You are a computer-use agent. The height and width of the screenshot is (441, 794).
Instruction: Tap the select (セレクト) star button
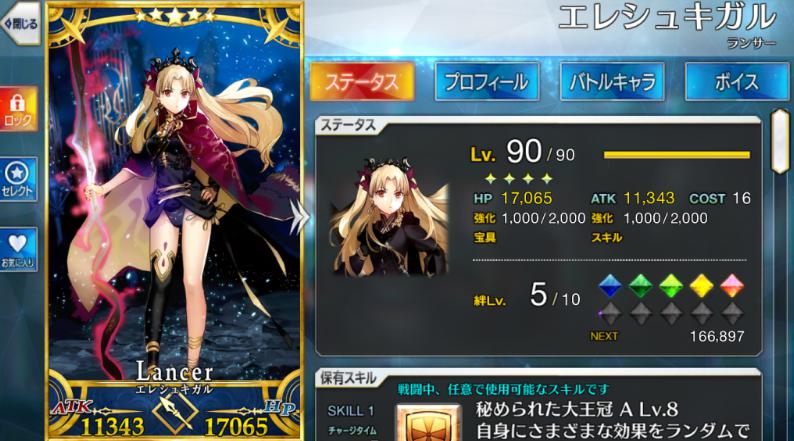coord(18,178)
